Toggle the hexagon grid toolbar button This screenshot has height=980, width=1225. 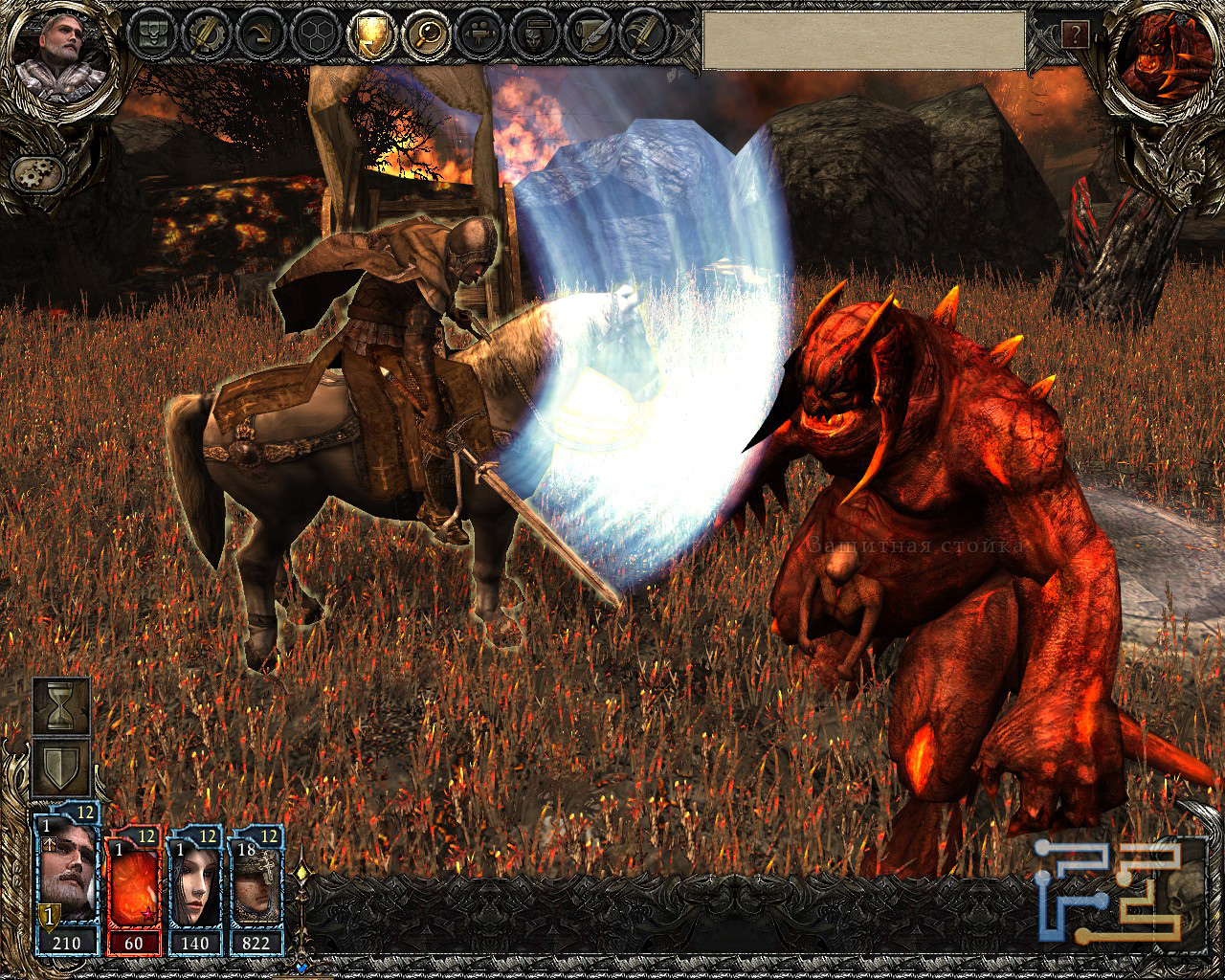pyautogui.click(x=315, y=35)
